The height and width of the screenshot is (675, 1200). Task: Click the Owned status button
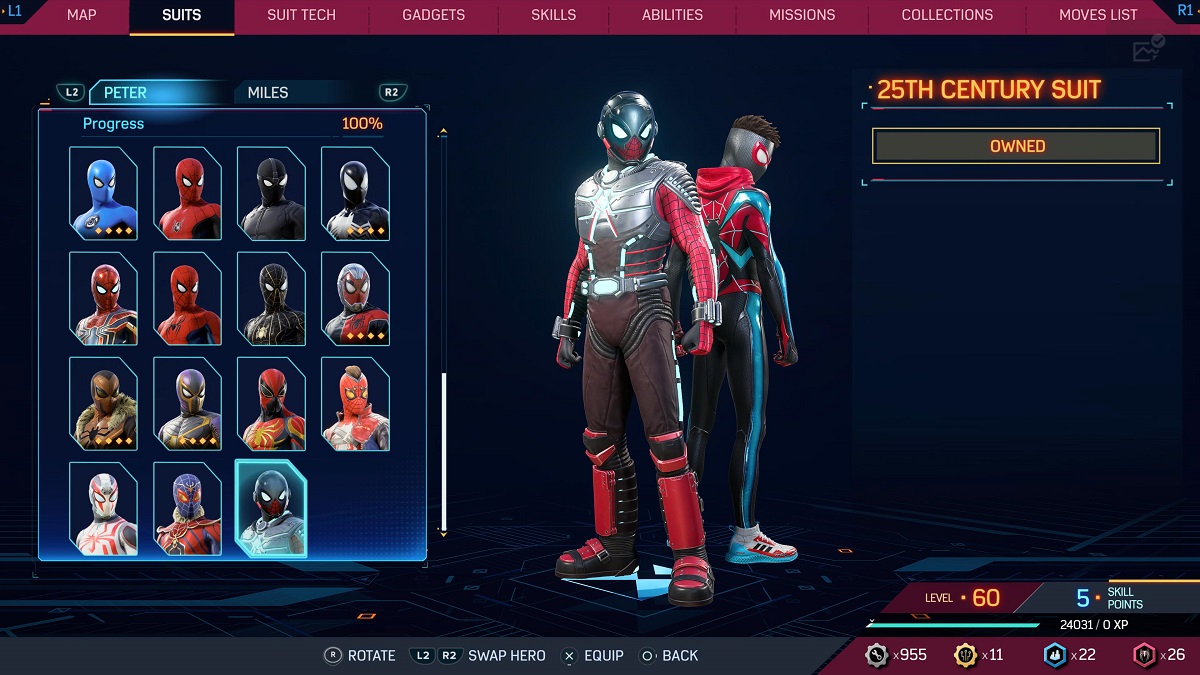pyautogui.click(x=1016, y=146)
